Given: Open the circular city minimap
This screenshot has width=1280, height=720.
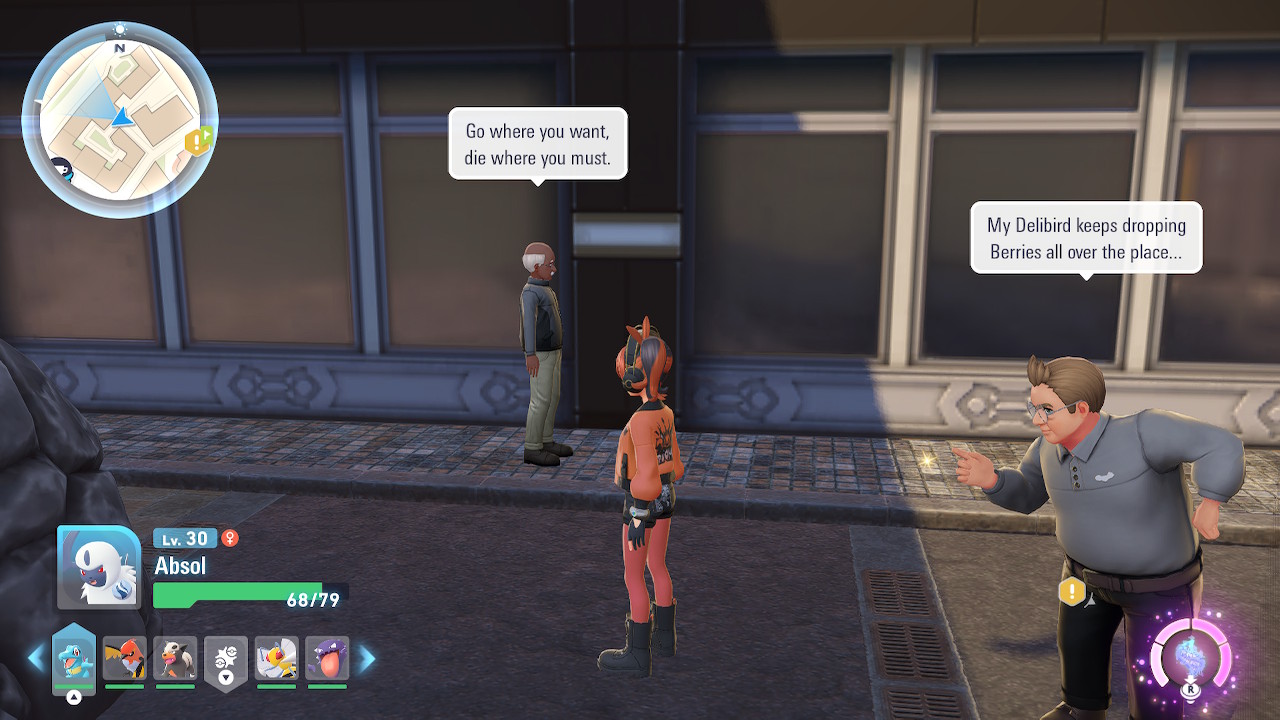Looking at the screenshot, I should [x=119, y=120].
